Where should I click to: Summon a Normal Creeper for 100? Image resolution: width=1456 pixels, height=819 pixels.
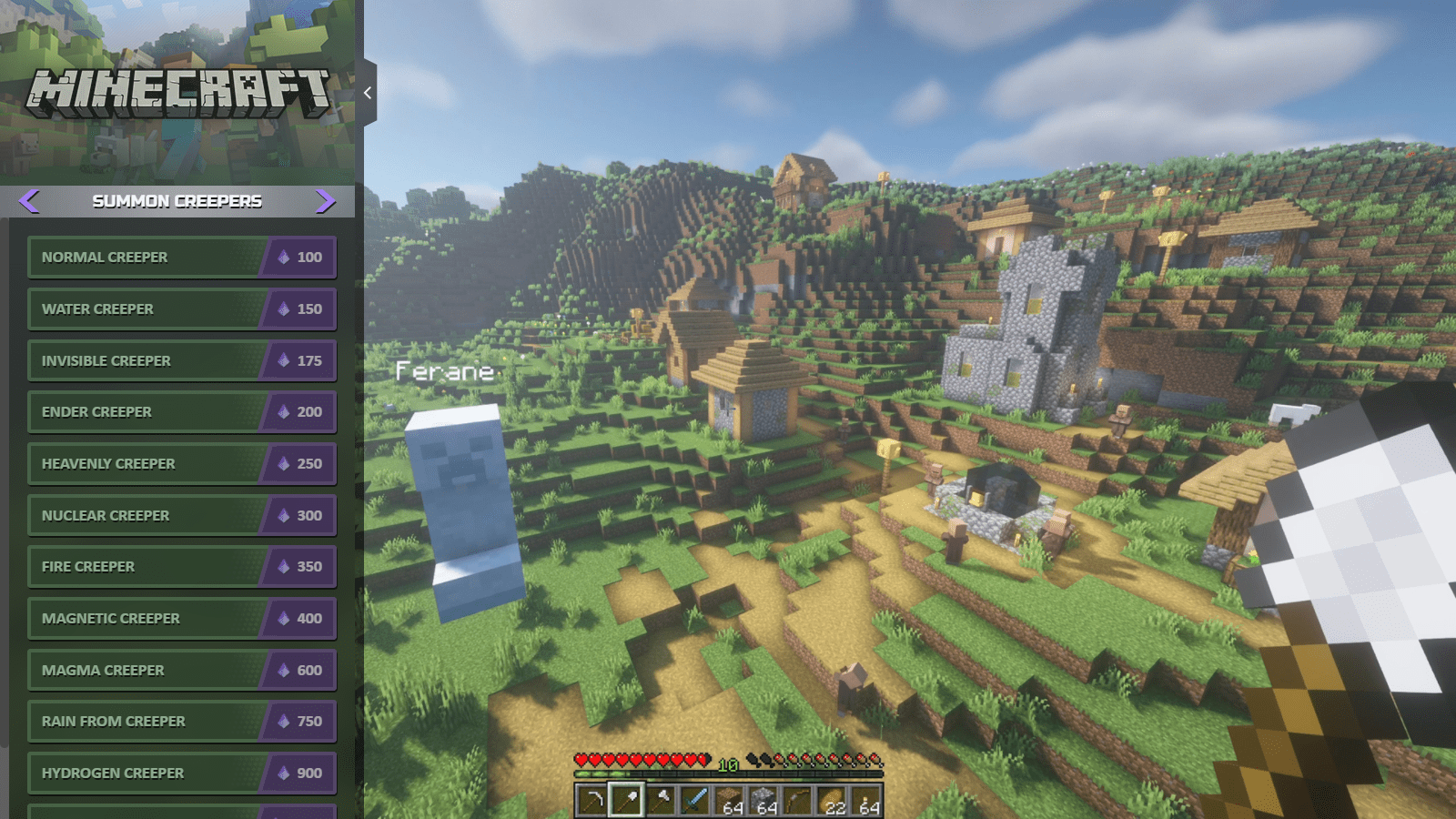coord(182,258)
